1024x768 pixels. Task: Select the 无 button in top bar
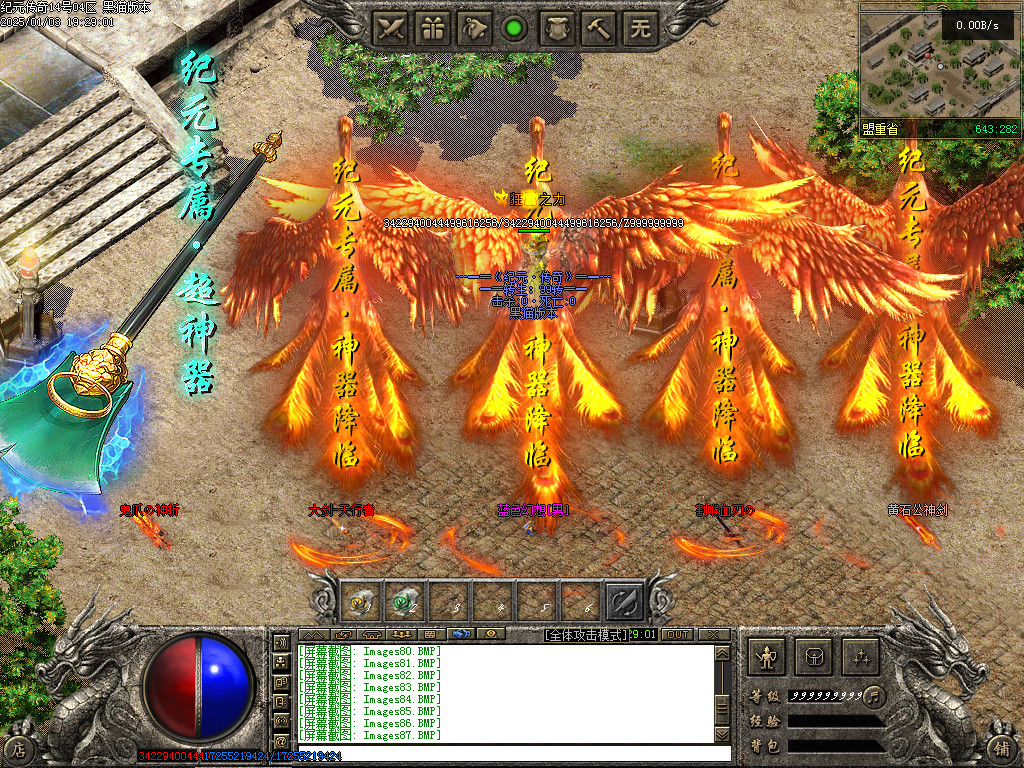coord(640,28)
